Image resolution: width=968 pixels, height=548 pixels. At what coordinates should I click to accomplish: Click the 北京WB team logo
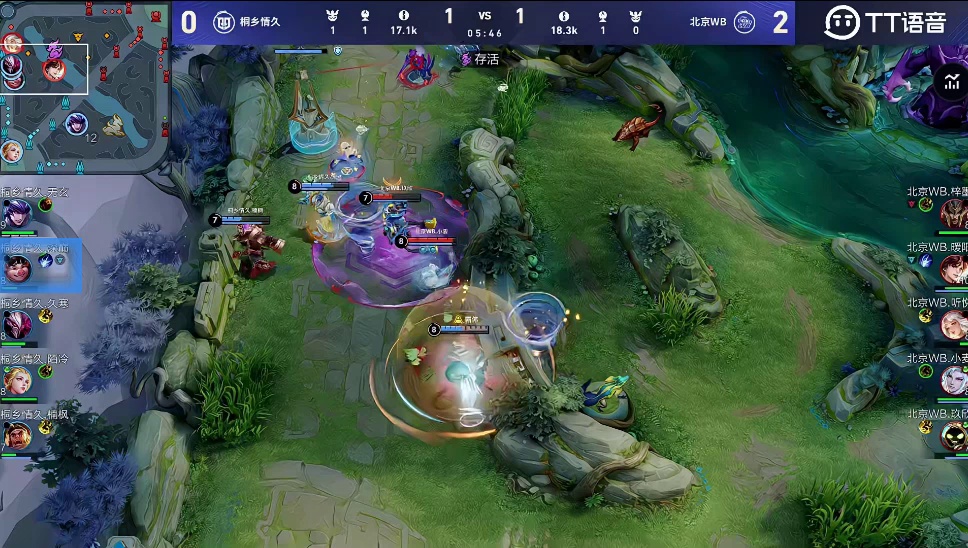(744, 22)
